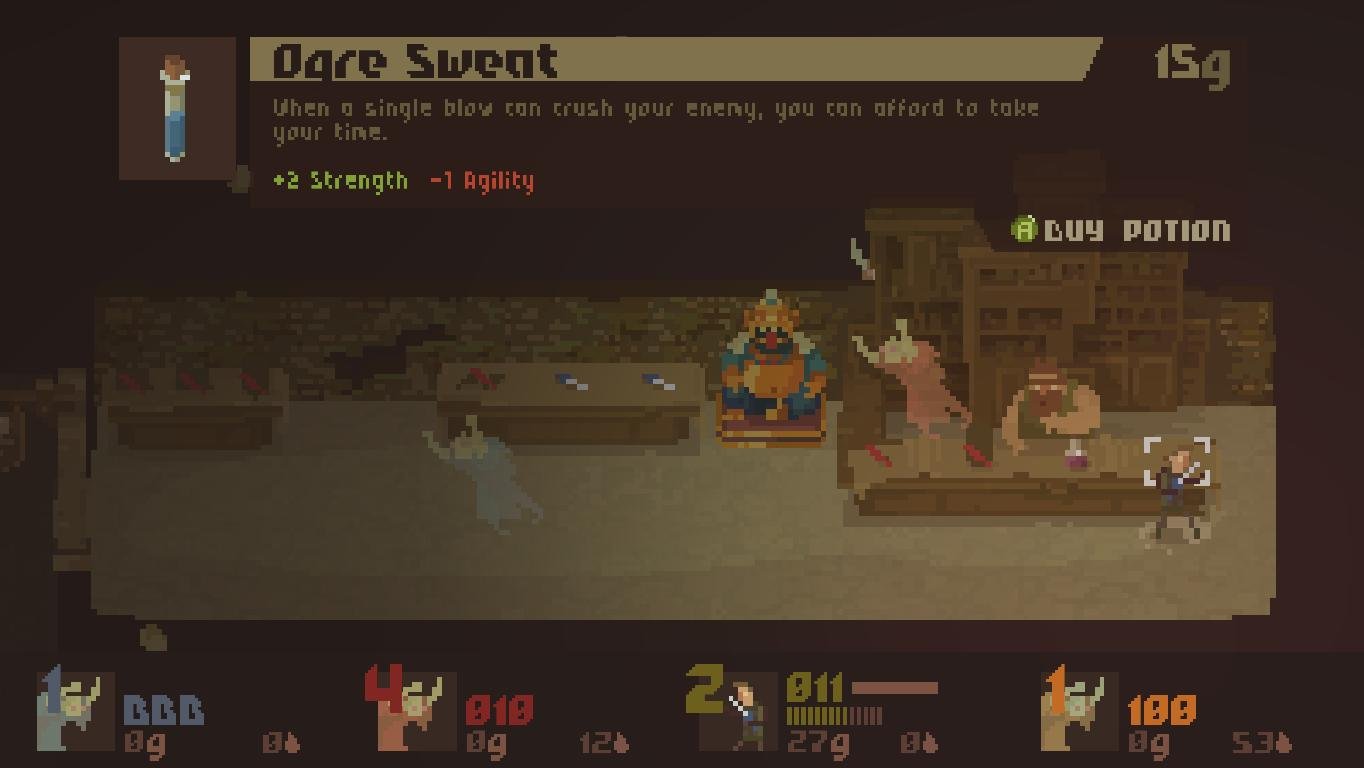Screen dimensions: 1364x768
Task: Select the +2 Strength stat text
Action: pyautogui.click(x=340, y=182)
